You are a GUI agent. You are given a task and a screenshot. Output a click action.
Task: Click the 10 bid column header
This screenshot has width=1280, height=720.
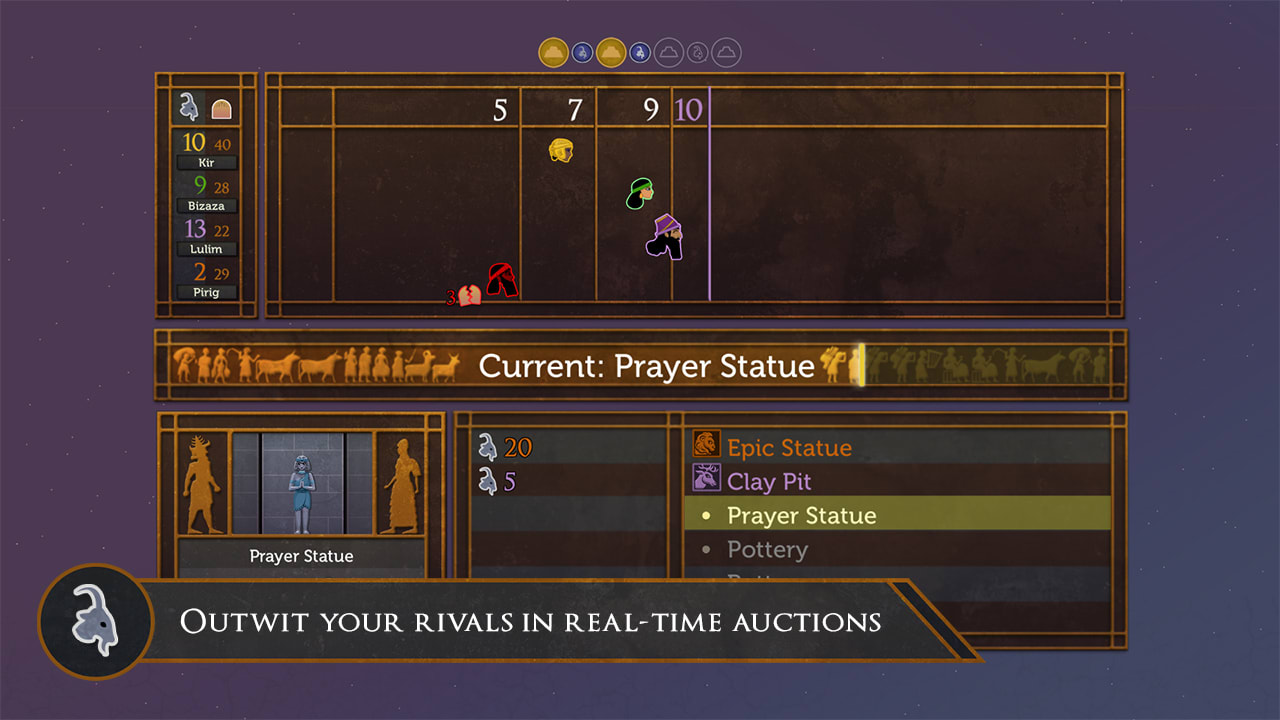[x=688, y=109]
